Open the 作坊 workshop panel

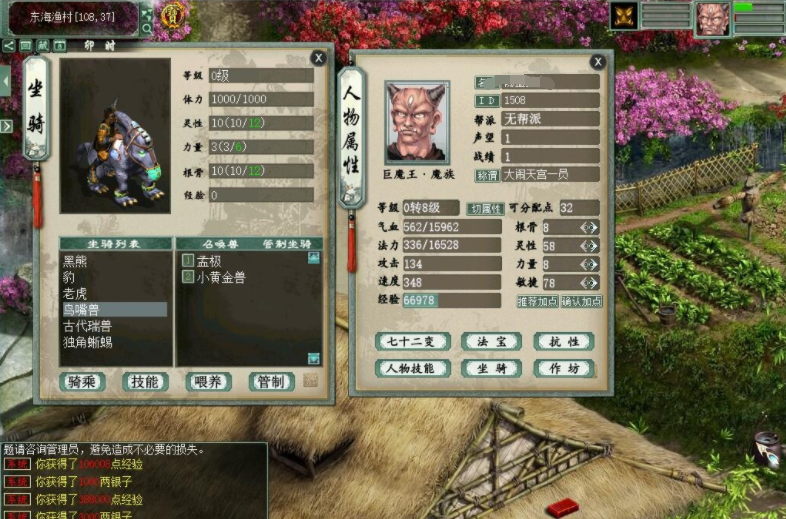pos(563,368)
